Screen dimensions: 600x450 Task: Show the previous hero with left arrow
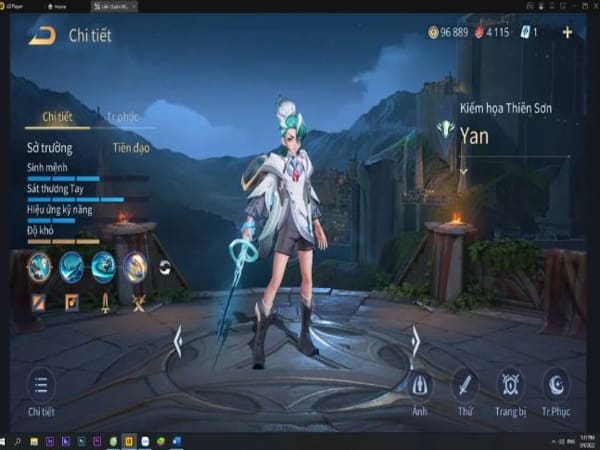(x=178, y=342)
